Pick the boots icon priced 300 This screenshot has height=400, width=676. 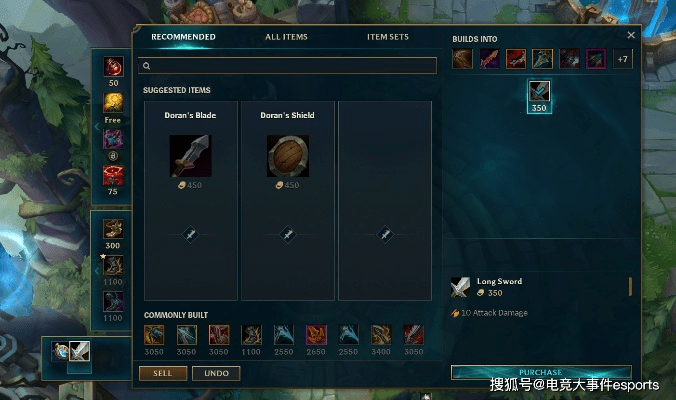[x=113, y=229]
